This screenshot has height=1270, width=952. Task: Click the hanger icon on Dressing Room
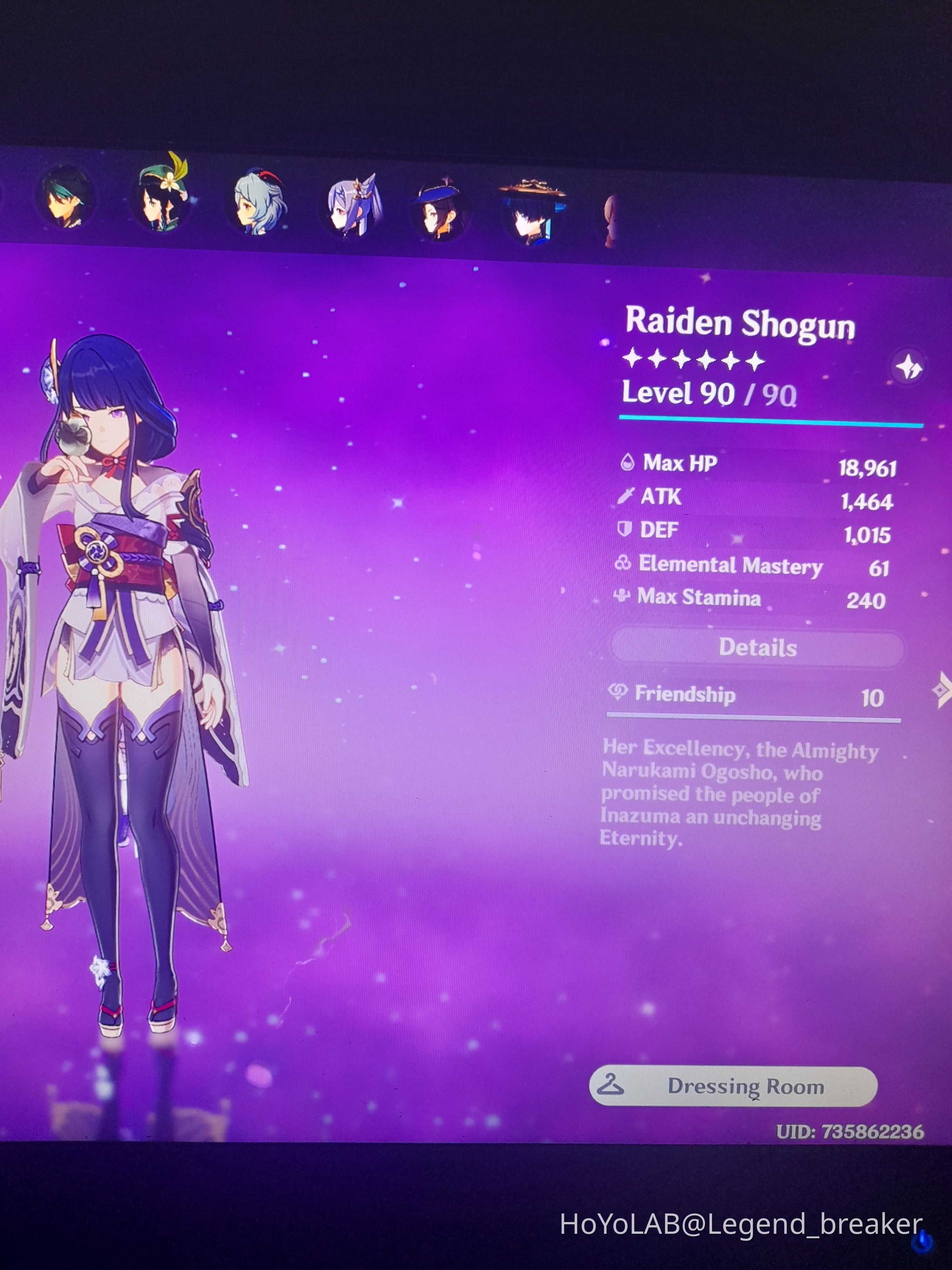(x=612, y=1085)
